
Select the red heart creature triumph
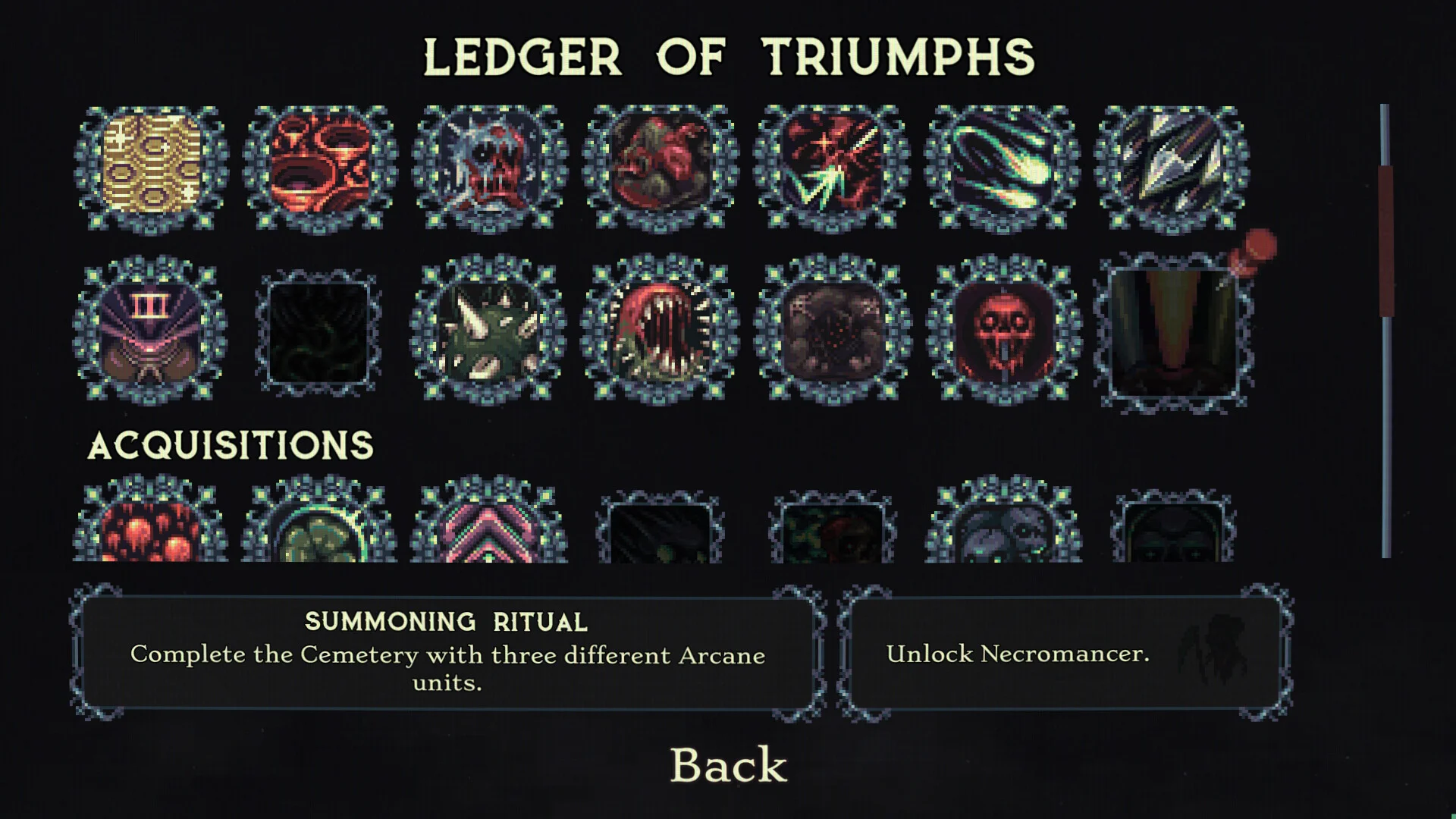tap(661, 168)
